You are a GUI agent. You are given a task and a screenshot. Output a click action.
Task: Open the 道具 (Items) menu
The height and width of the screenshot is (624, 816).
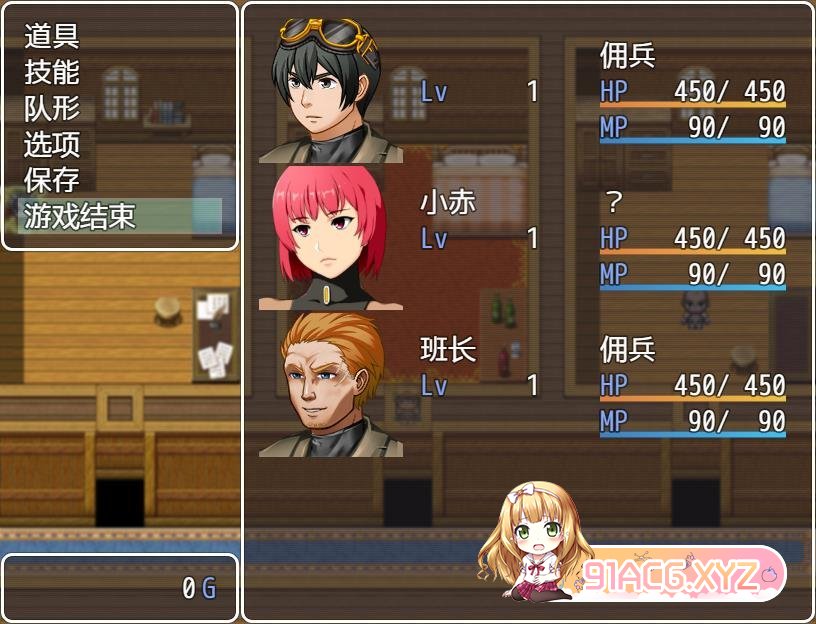[x=52, y=37]
